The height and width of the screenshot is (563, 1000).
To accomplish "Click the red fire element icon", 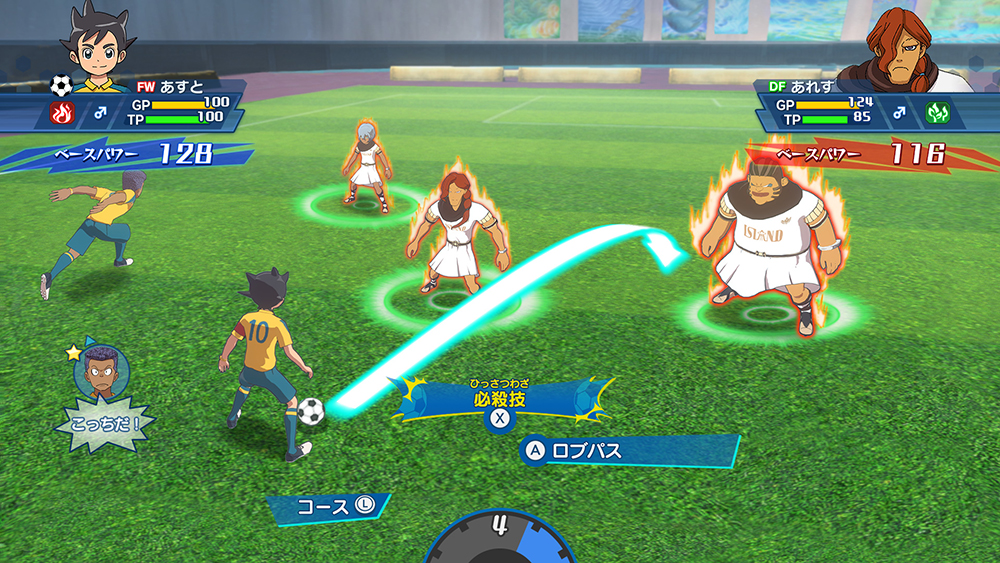I will pos(61,113).
